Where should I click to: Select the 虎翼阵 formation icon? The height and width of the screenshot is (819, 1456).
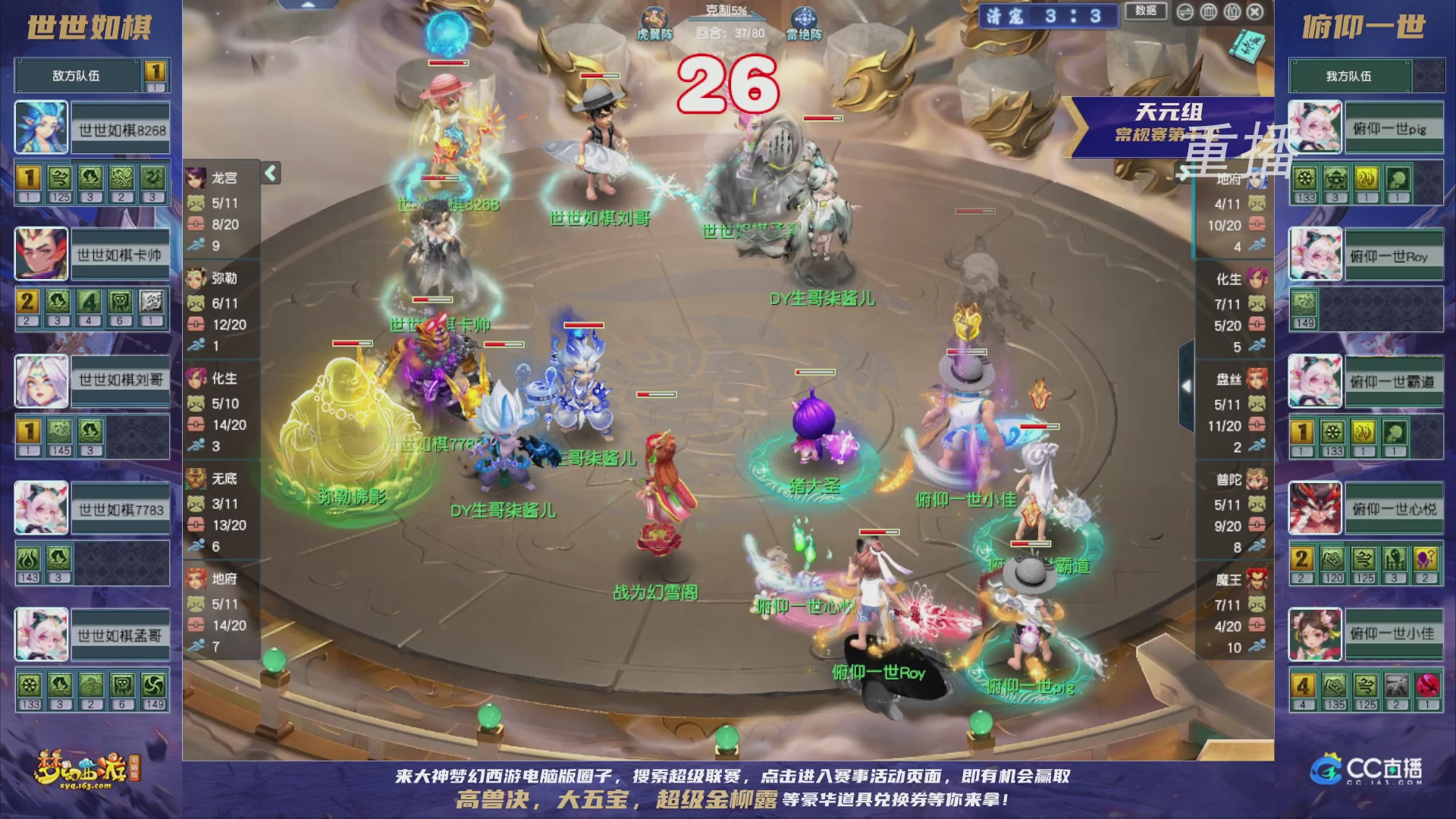(654, 17)
